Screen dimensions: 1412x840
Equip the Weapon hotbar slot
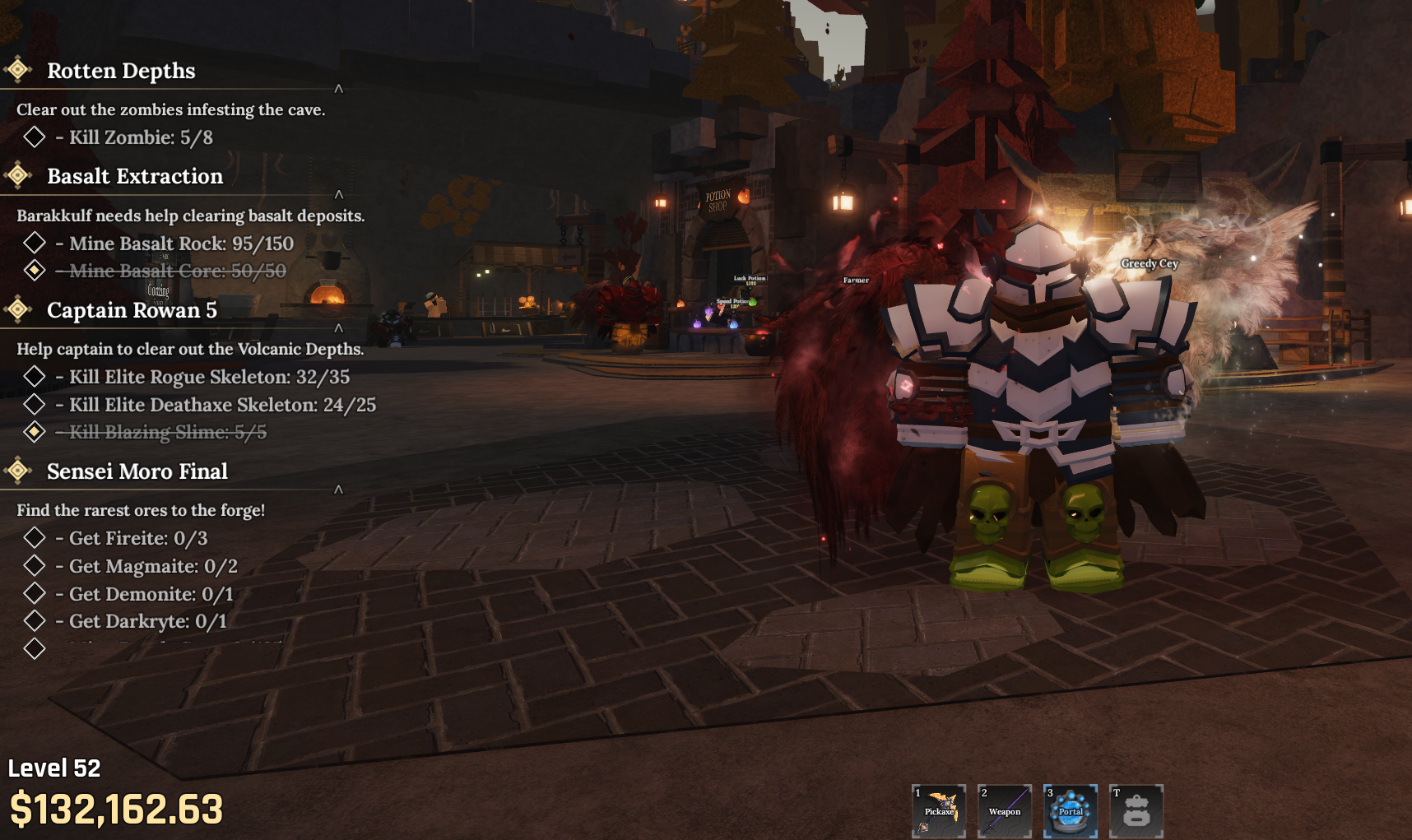[x=1005, y=811]
